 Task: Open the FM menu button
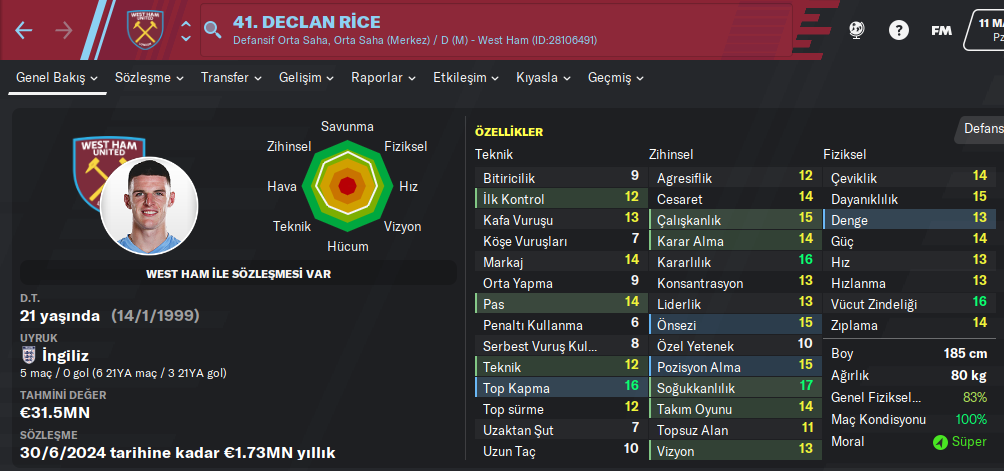coord(941,30)
